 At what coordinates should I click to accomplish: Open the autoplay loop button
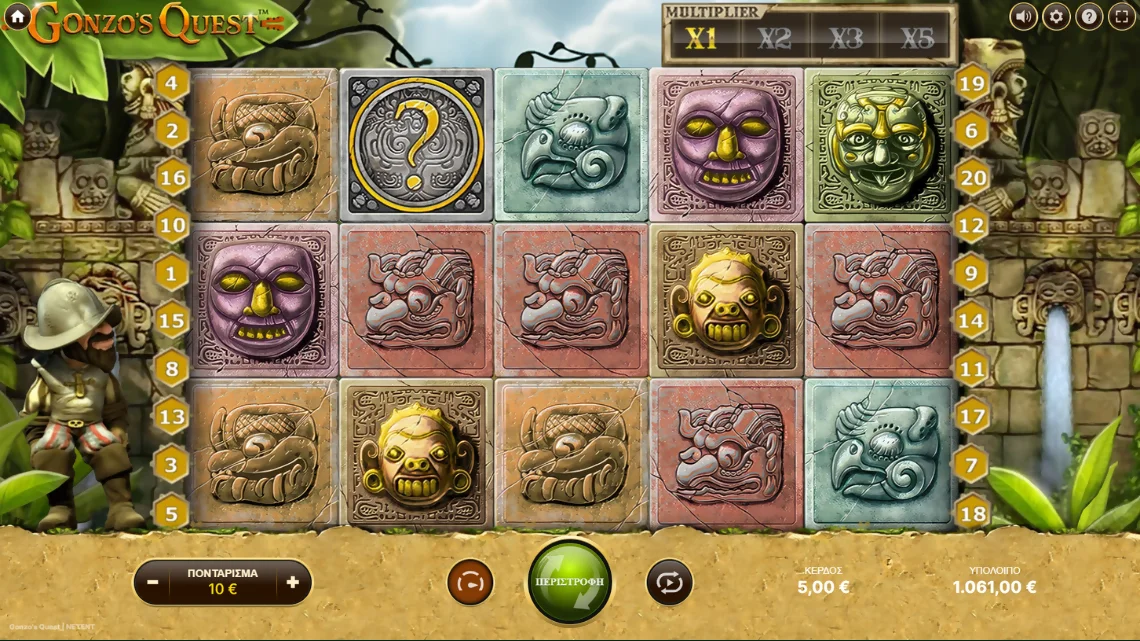click(x=669, y=582)
